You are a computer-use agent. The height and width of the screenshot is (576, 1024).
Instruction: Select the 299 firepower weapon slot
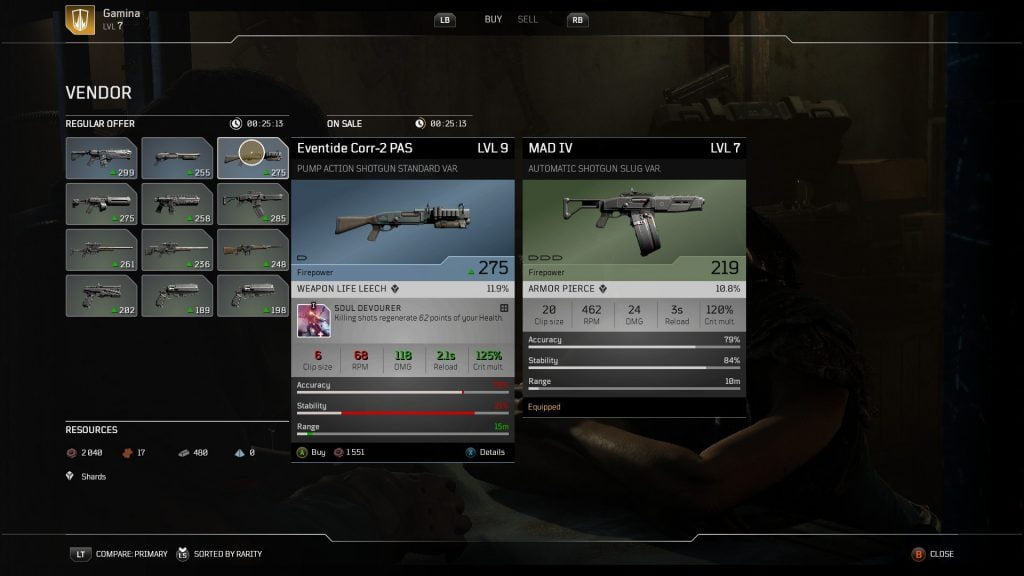coord(101,157)
